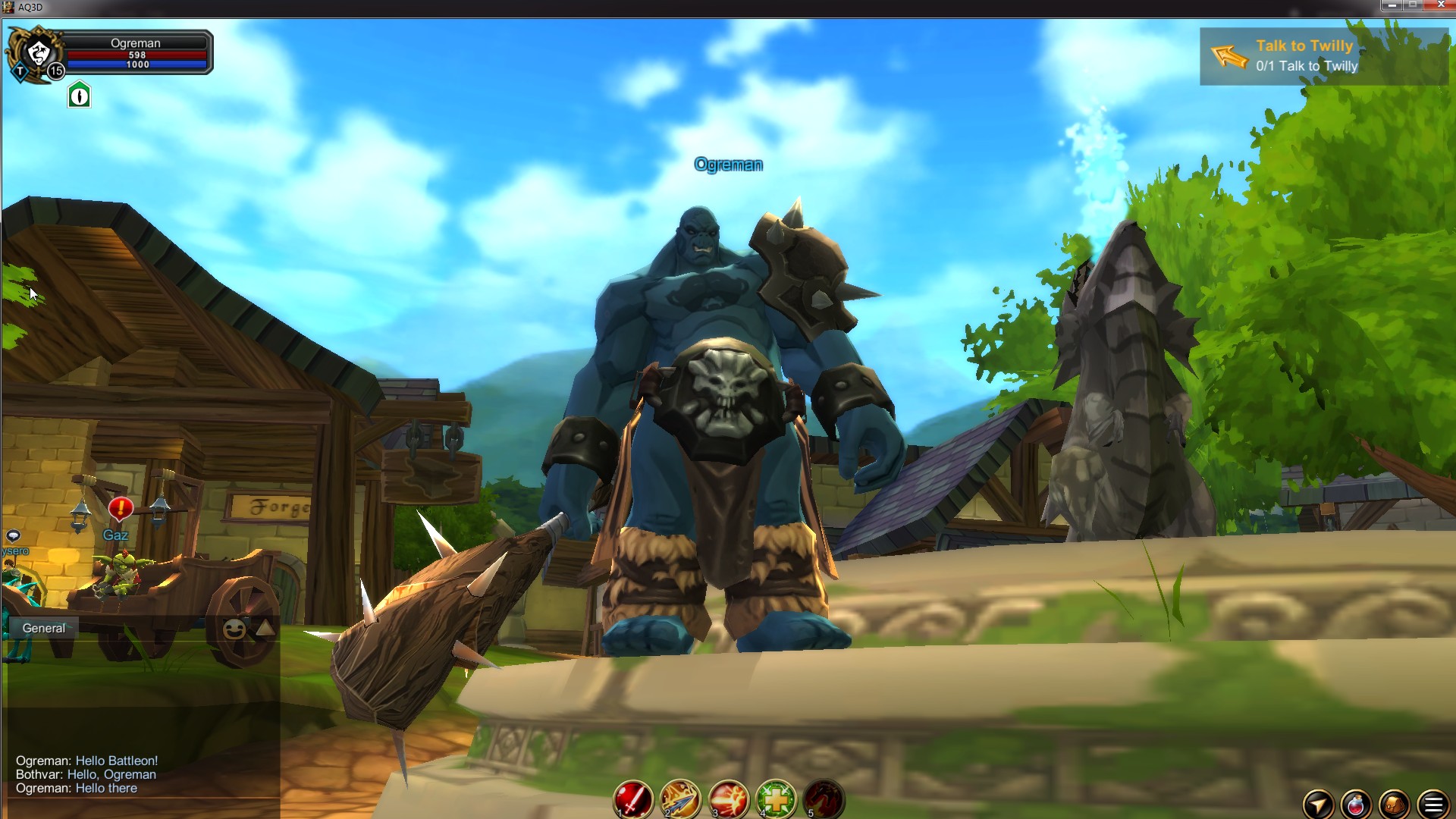Cast the fiery blast skill in slot 3
This screenshot has width=1456, height=819.
728,799
